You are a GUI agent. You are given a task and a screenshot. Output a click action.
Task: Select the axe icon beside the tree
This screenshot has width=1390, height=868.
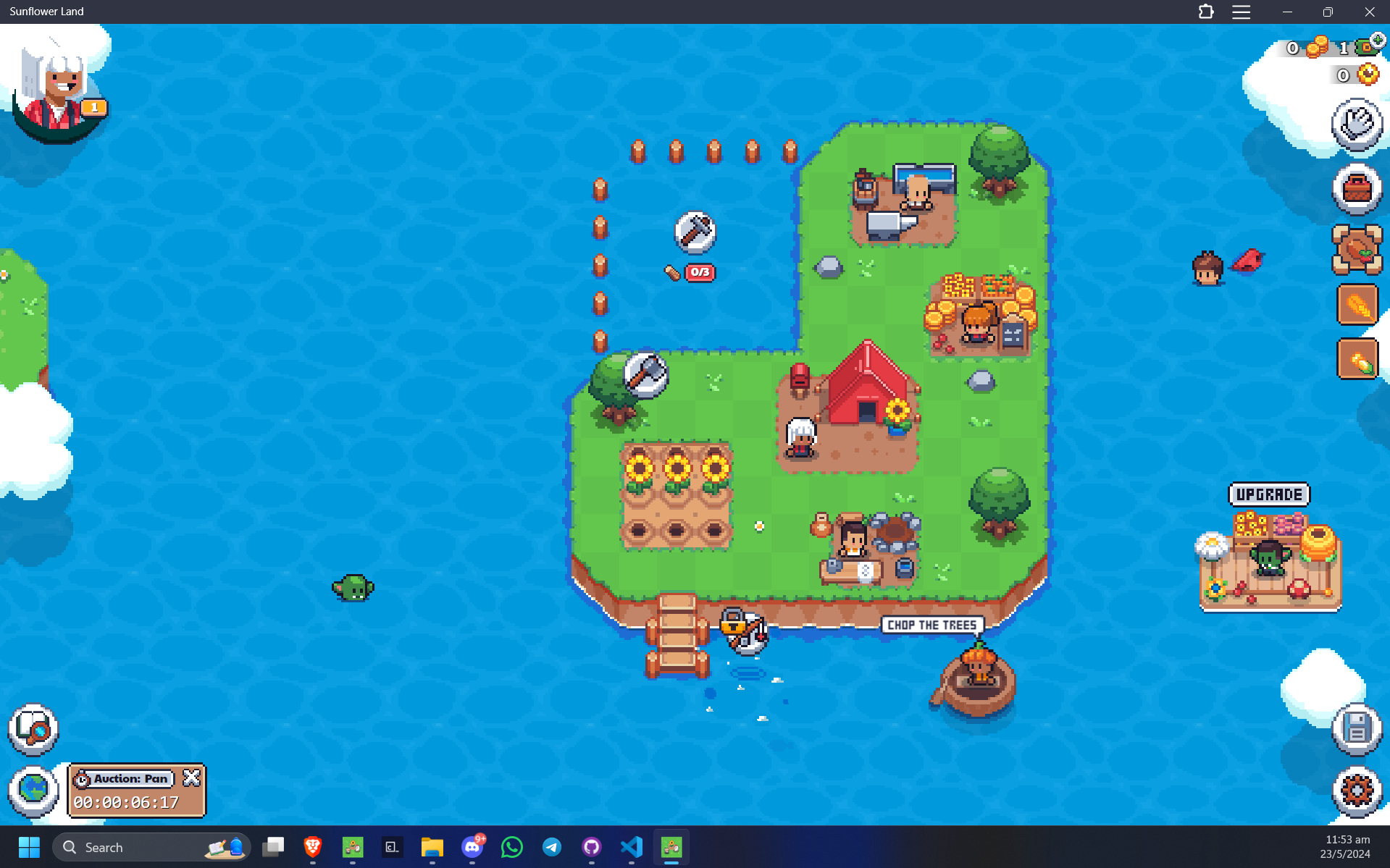pyautogui.click(x=645, y=376)
